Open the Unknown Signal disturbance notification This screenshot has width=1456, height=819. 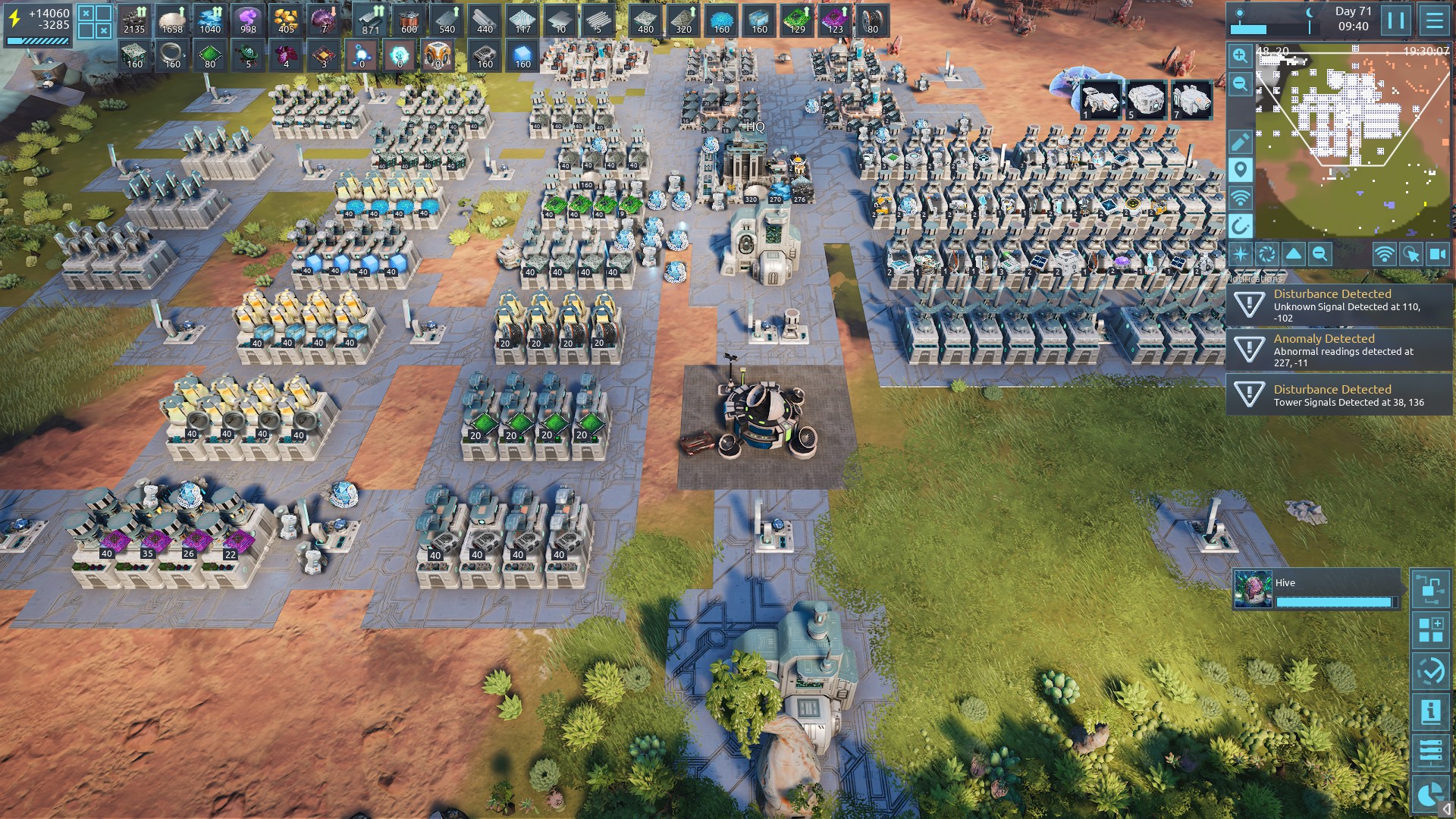[1339, 305]
